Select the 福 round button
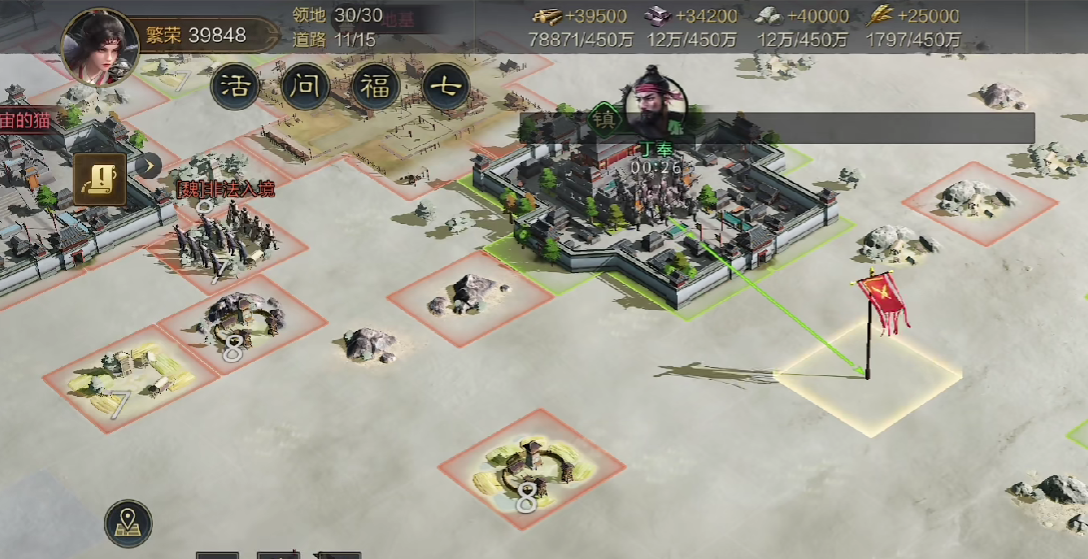The height and width of the screenshot is (559, 1088). click(376, 87)
